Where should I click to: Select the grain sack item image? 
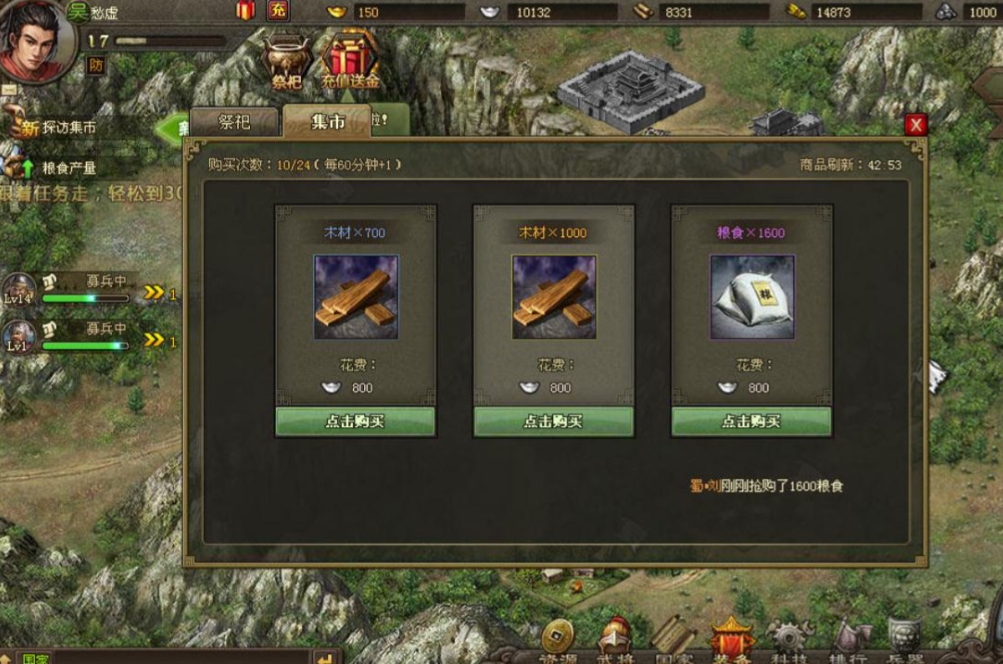coord(751,296)
